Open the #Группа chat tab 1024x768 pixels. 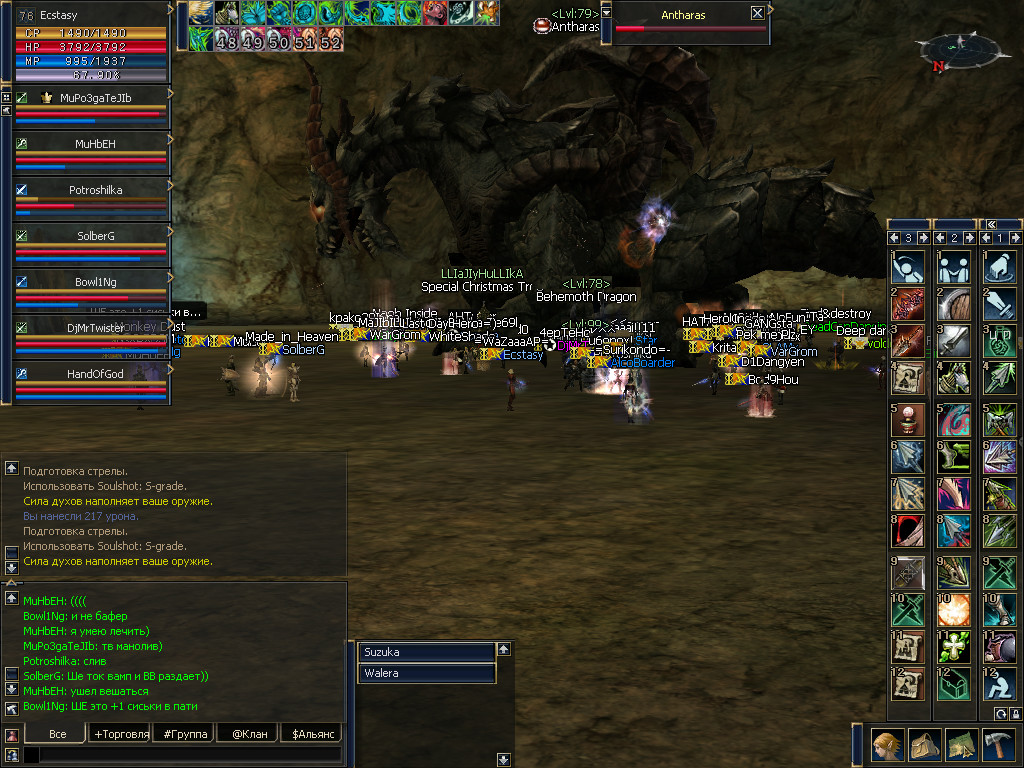point(184,734)
